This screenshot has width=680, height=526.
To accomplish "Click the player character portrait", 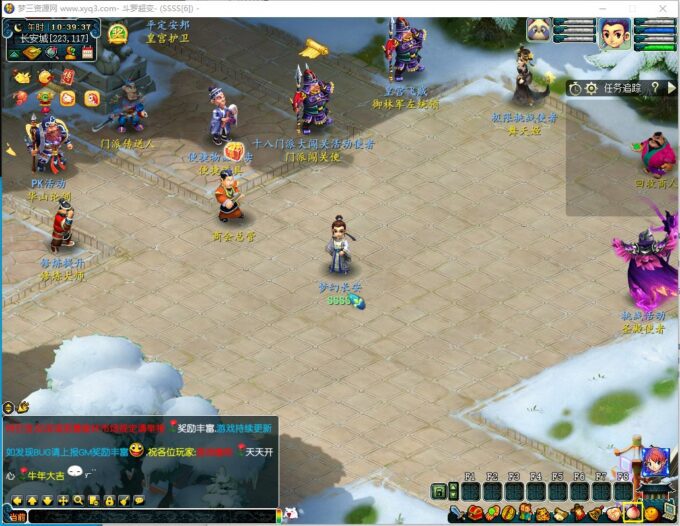I will (x=614, y=33).
